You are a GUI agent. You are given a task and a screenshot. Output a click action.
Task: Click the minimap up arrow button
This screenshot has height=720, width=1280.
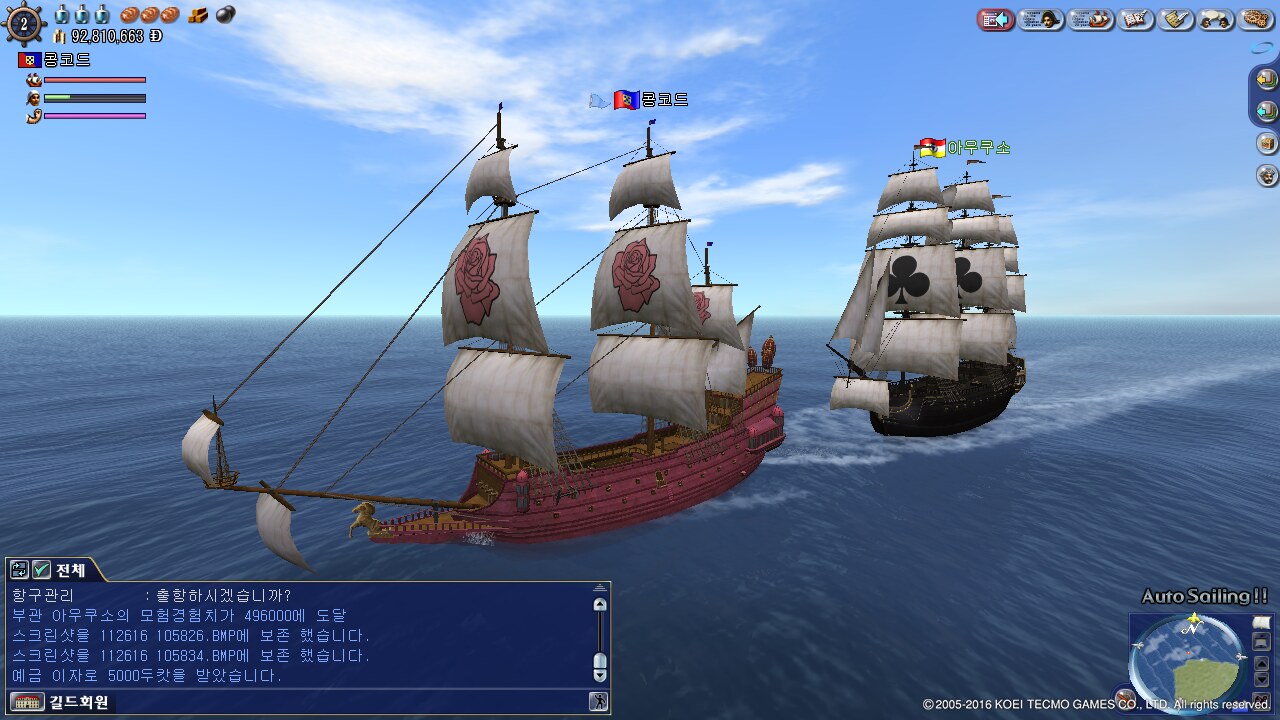pos(1261,662)
